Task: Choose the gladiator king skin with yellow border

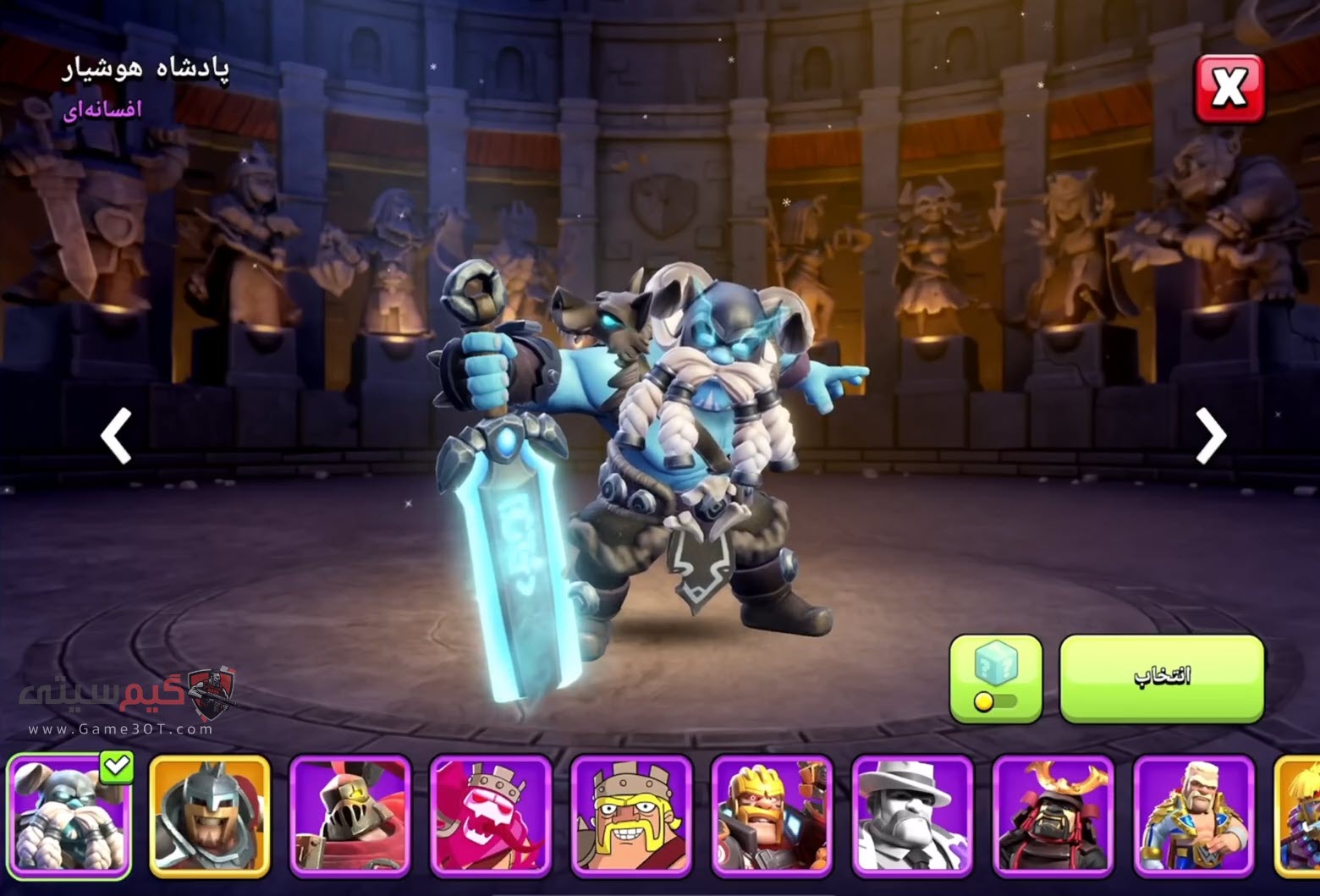Action: coord(210,816)
